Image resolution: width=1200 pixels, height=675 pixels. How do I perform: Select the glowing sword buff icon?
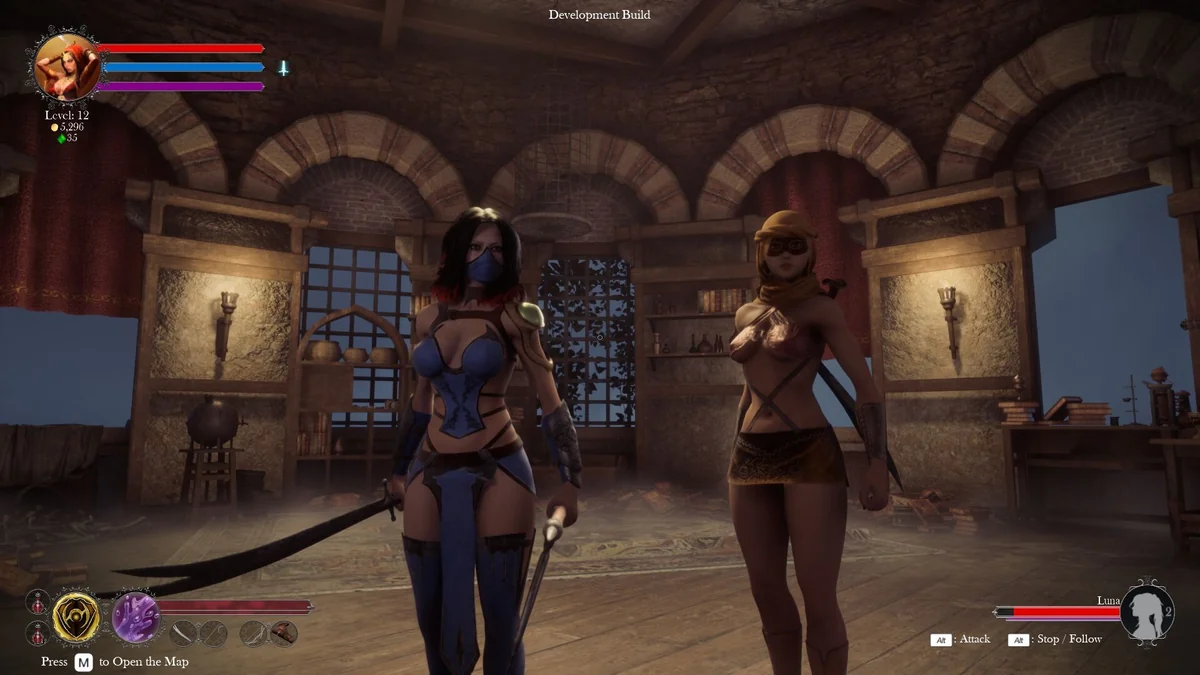click(284, 68)
